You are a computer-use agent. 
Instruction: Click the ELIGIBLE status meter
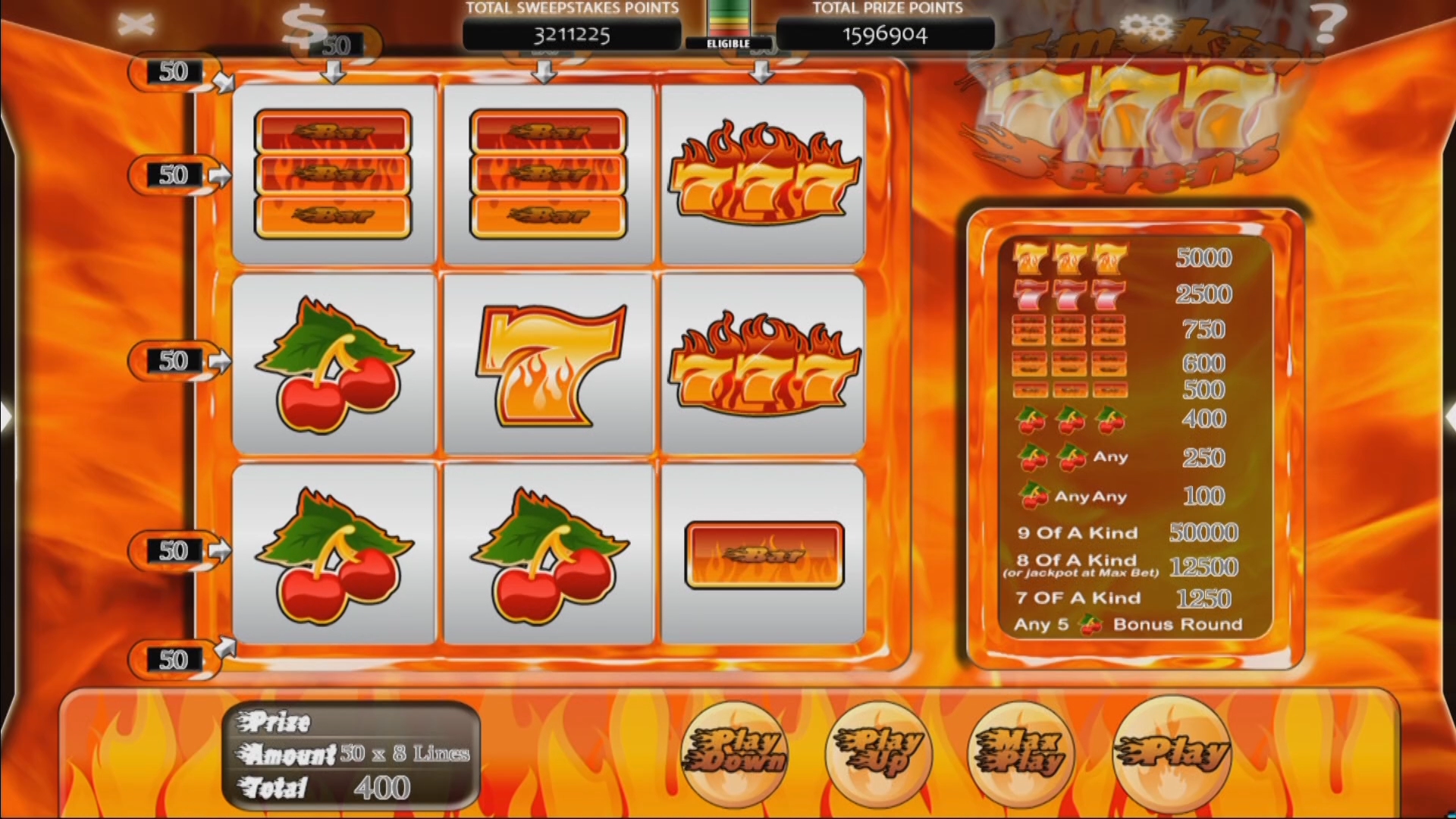[730, 27]
